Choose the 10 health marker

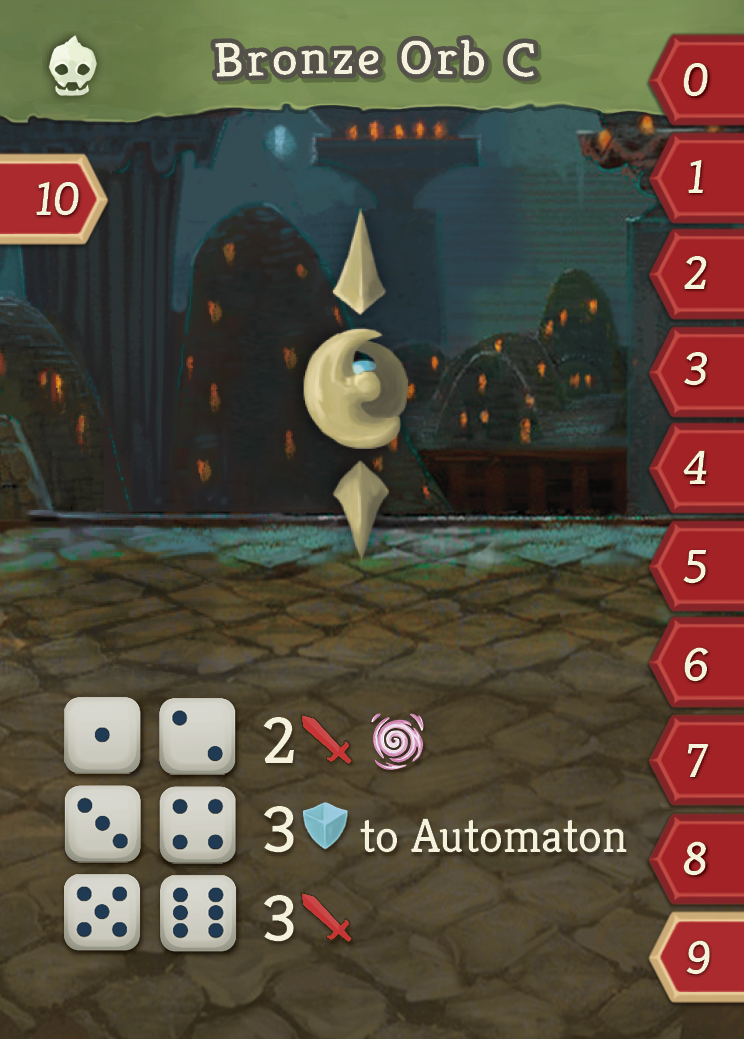[x=55, y=200]
